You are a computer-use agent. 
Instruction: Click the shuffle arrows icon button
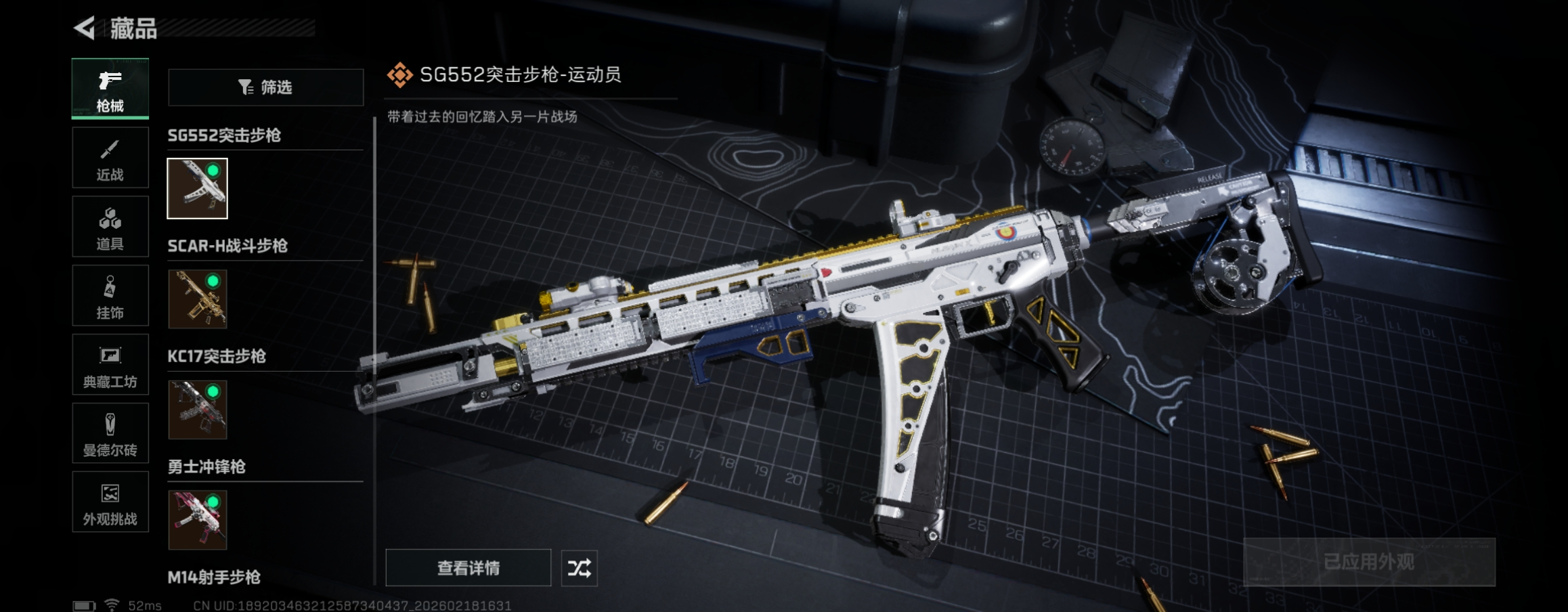(x=580, y=568)
